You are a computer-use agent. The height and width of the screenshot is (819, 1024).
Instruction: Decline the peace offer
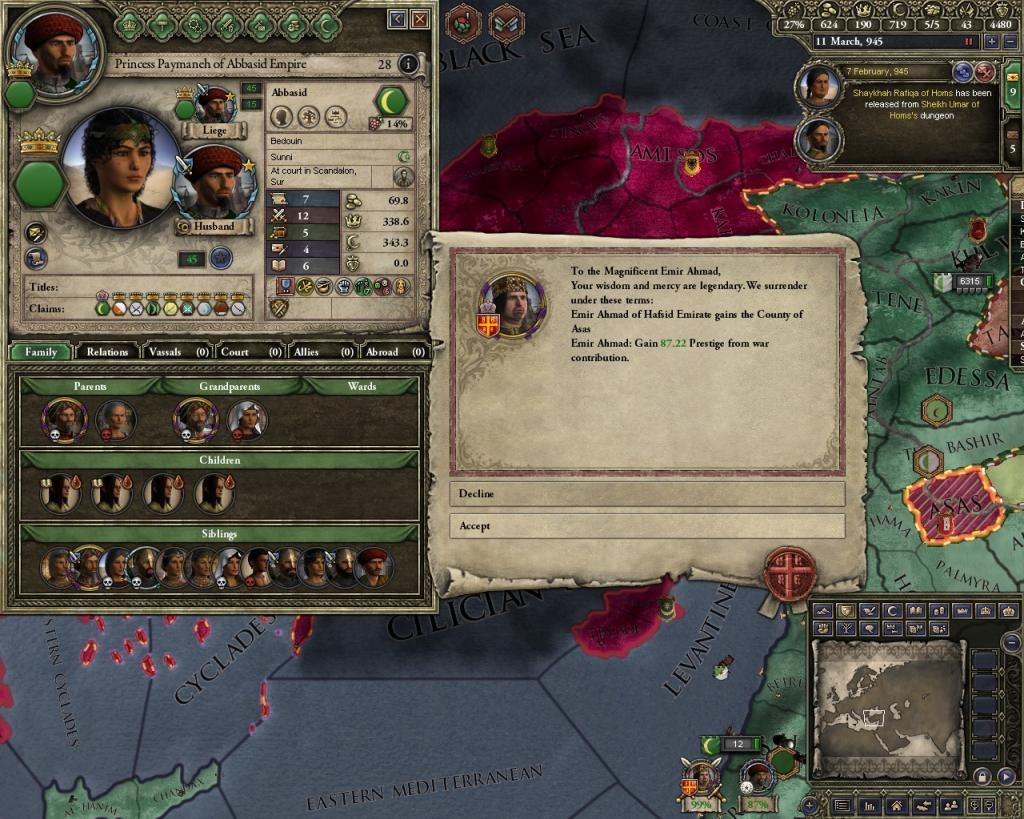click(x=646, y=494)
